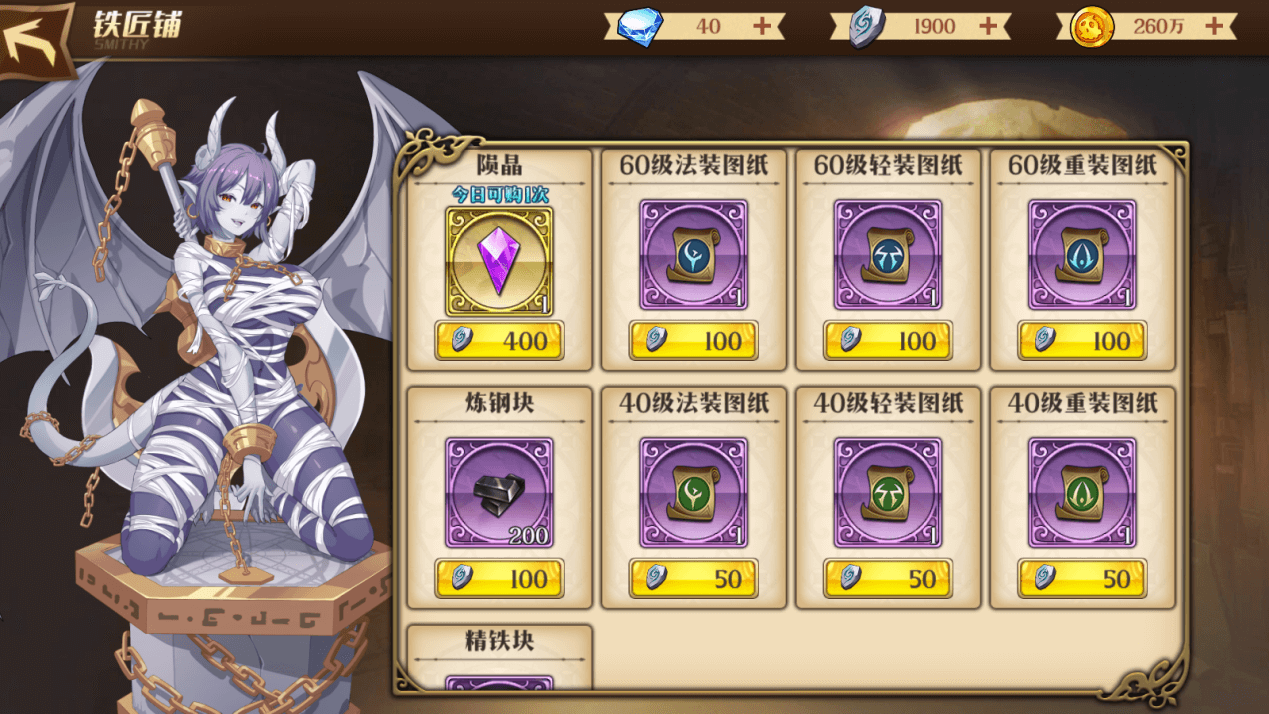Select the 40级法装图纸 scroll icon
Screen dimensions: 1269x714
point(693,492)
